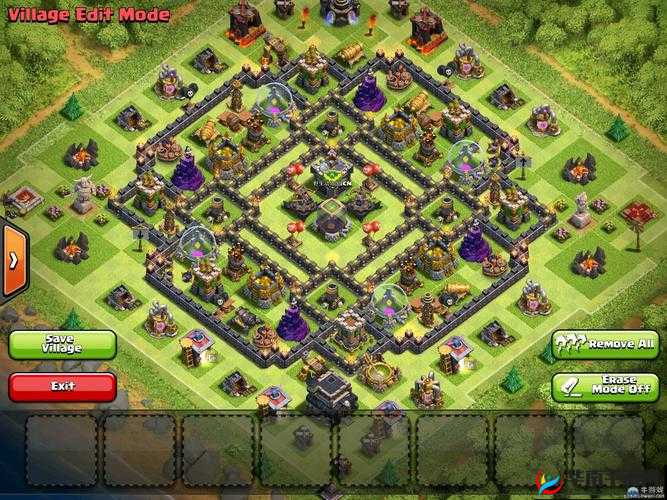Exit Village Edit Mode
This screenshot has height=500, width=667.
click(62, 385)
